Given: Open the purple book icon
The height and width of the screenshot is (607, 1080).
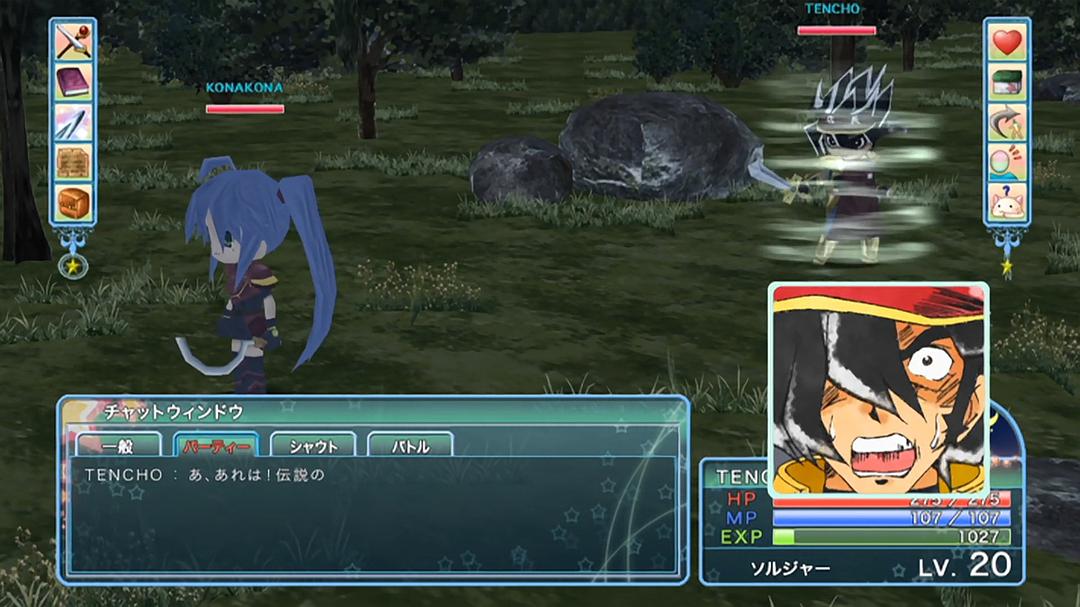Looking at the screenshot, I should click(x=73, y=82).
